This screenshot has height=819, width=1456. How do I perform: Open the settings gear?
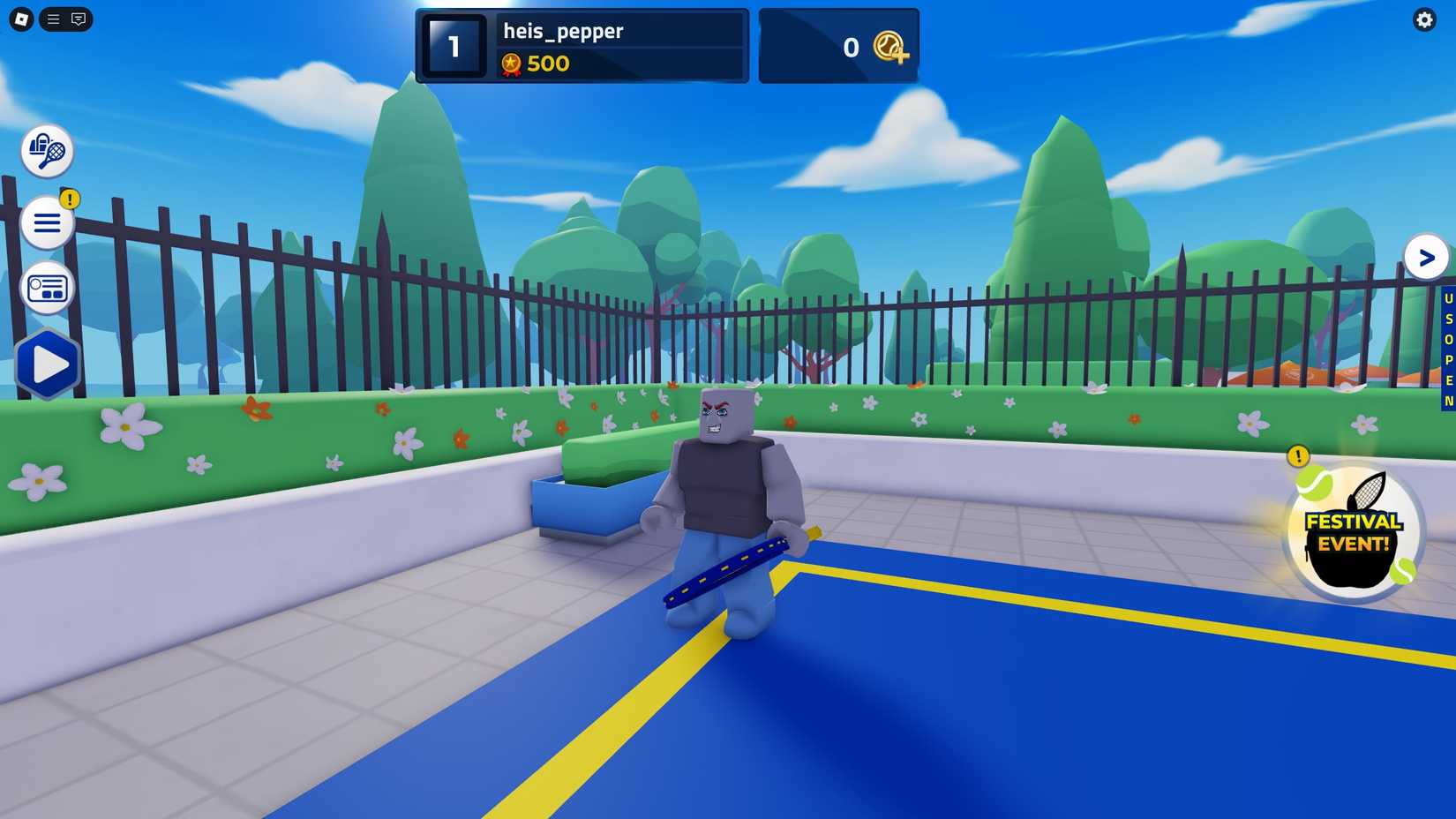point(1424,19)
